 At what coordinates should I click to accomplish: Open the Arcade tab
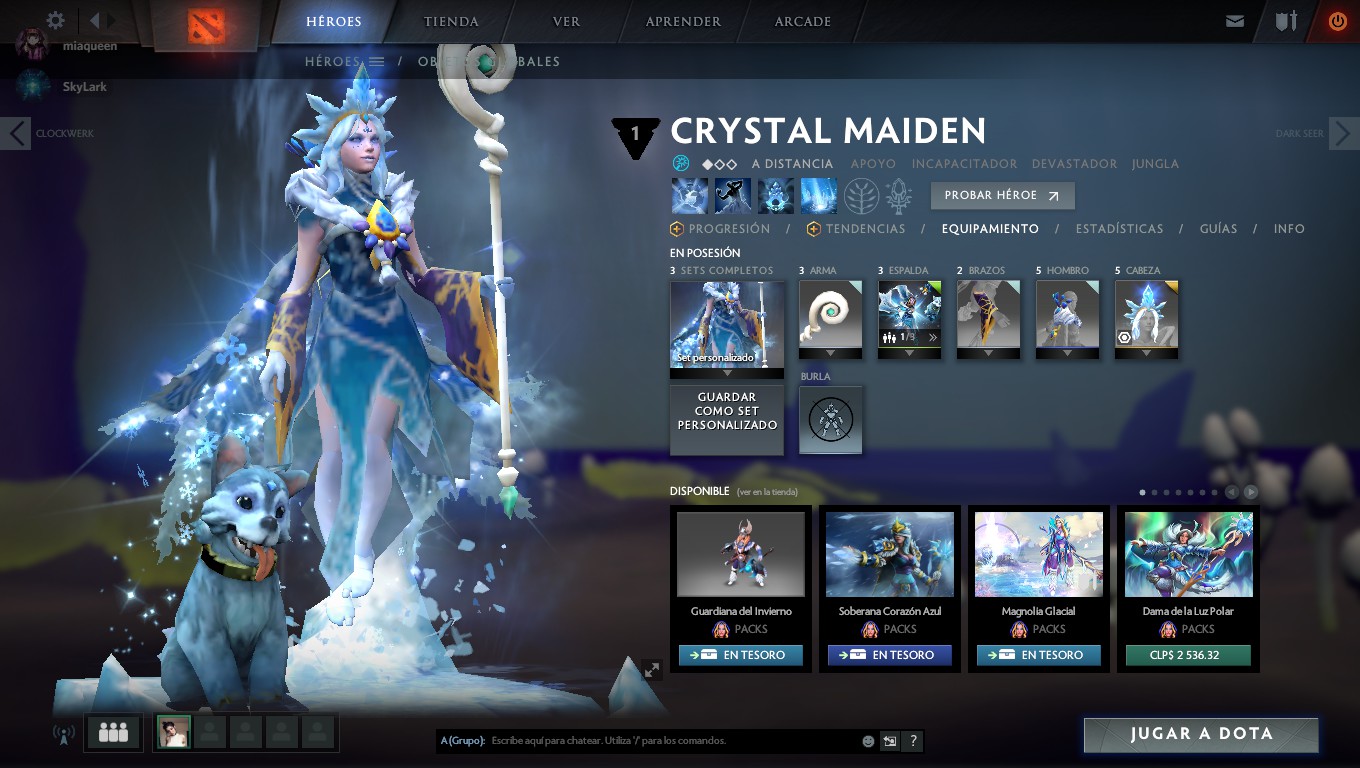point(802,21)
